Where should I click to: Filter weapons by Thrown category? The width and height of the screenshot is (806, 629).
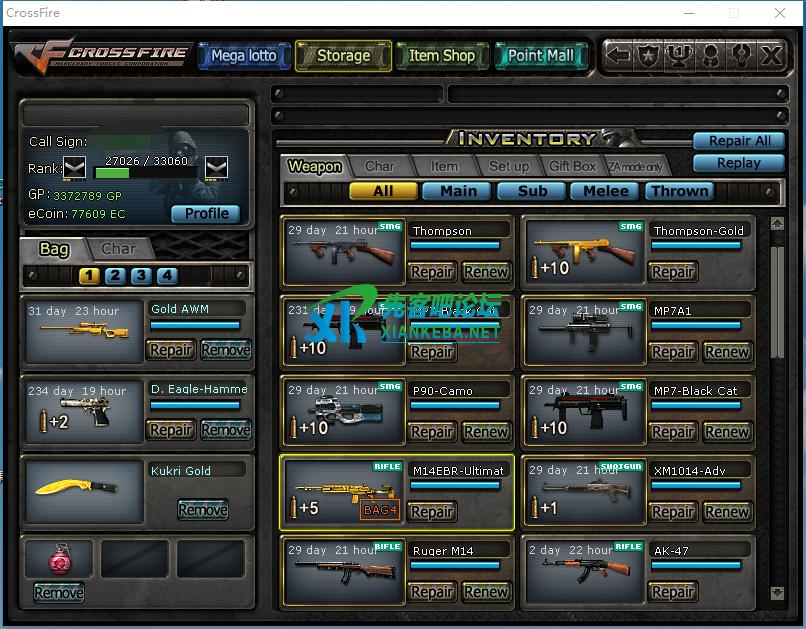coord(679,191)
